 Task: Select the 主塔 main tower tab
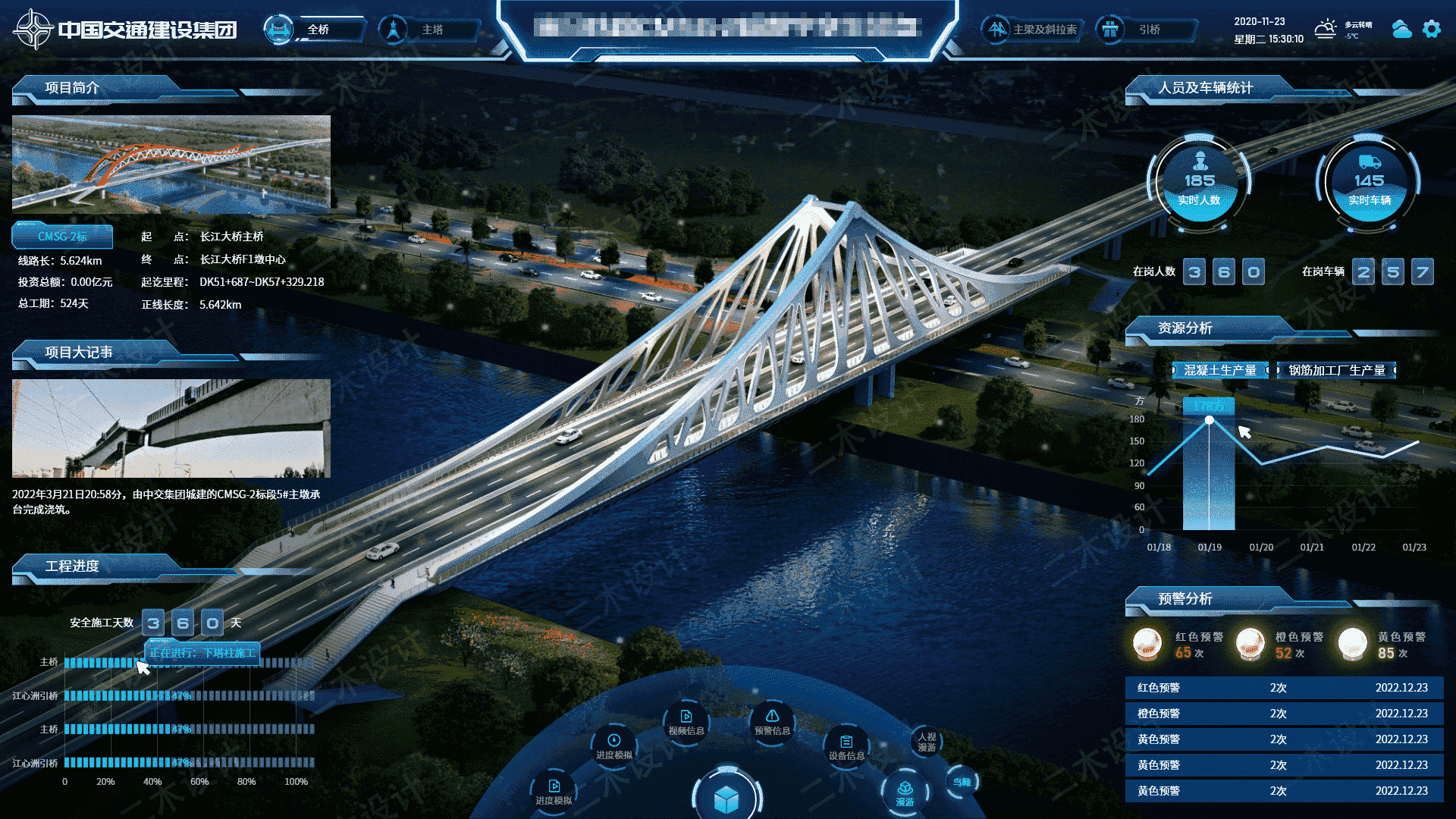pyautogui.click(x=431, y=30)
